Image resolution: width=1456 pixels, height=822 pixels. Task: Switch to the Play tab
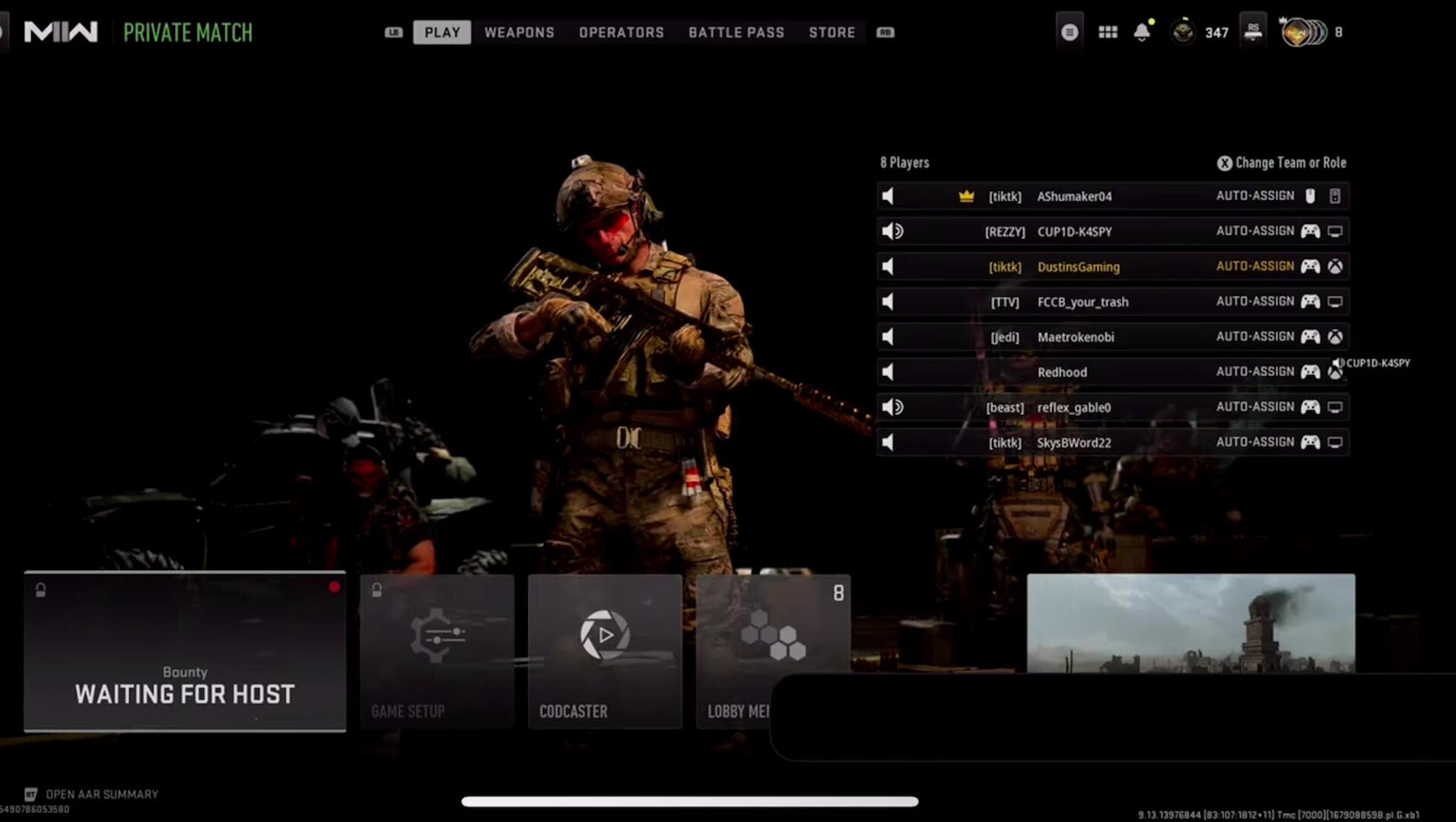pyautogui.click(x=442, y=32)
